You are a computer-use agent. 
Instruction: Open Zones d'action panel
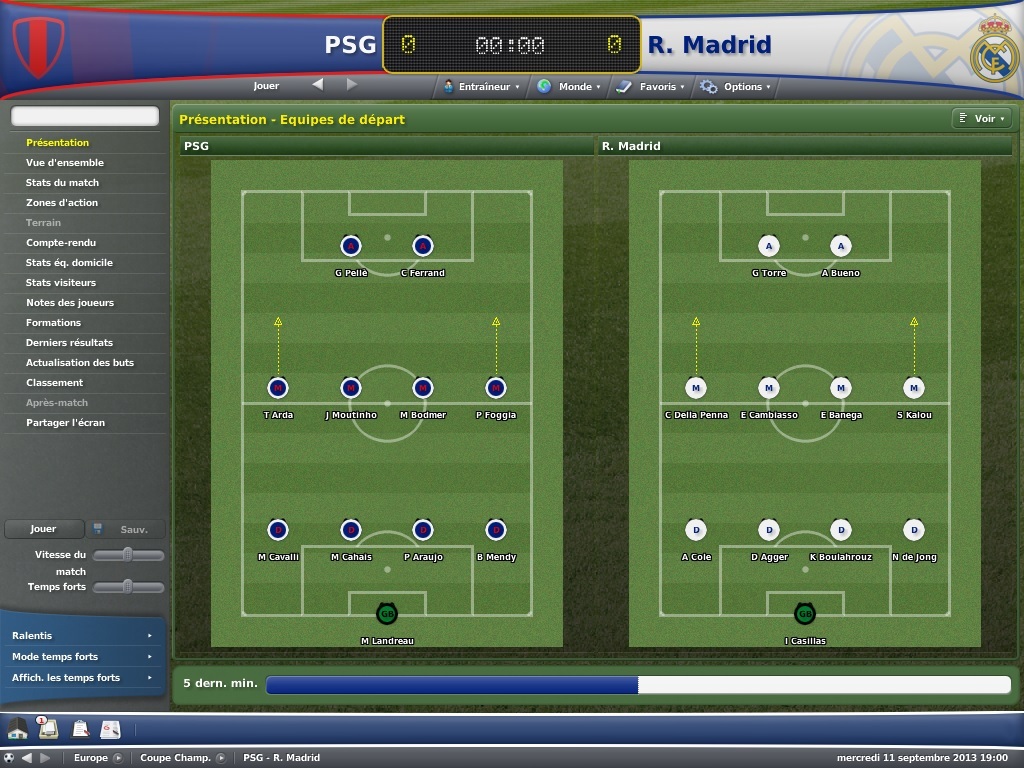point(62,203)
